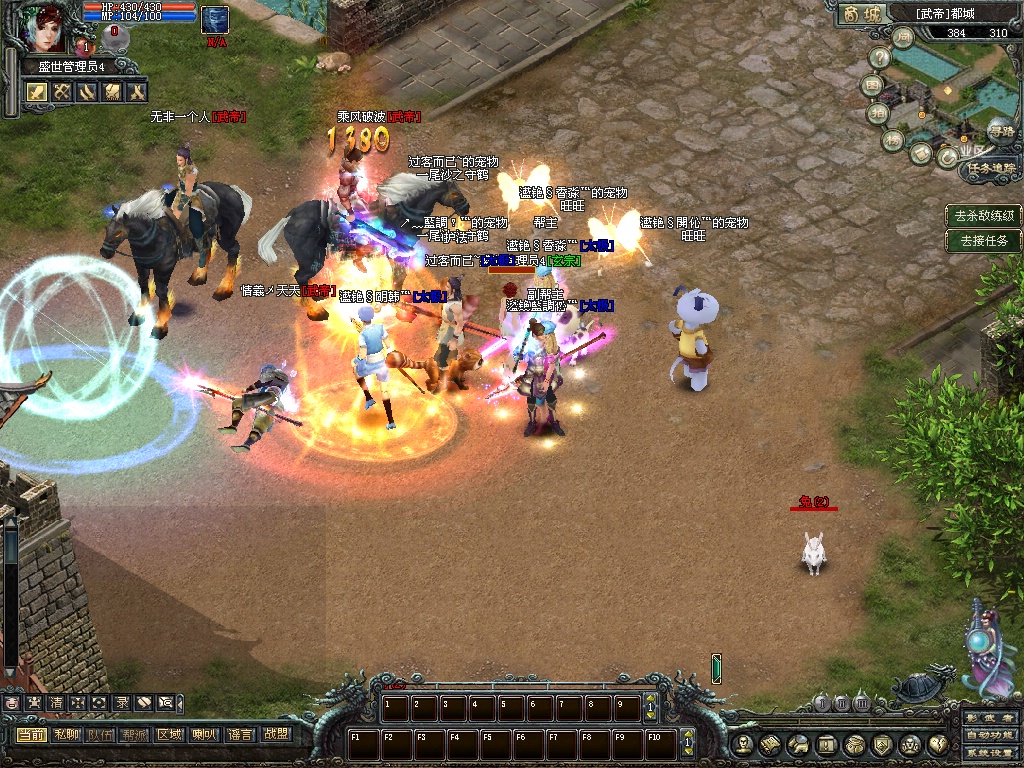Open the 喇叭 chat channel tab
The height and width of the screenshot is (768, 1024).
204,734
